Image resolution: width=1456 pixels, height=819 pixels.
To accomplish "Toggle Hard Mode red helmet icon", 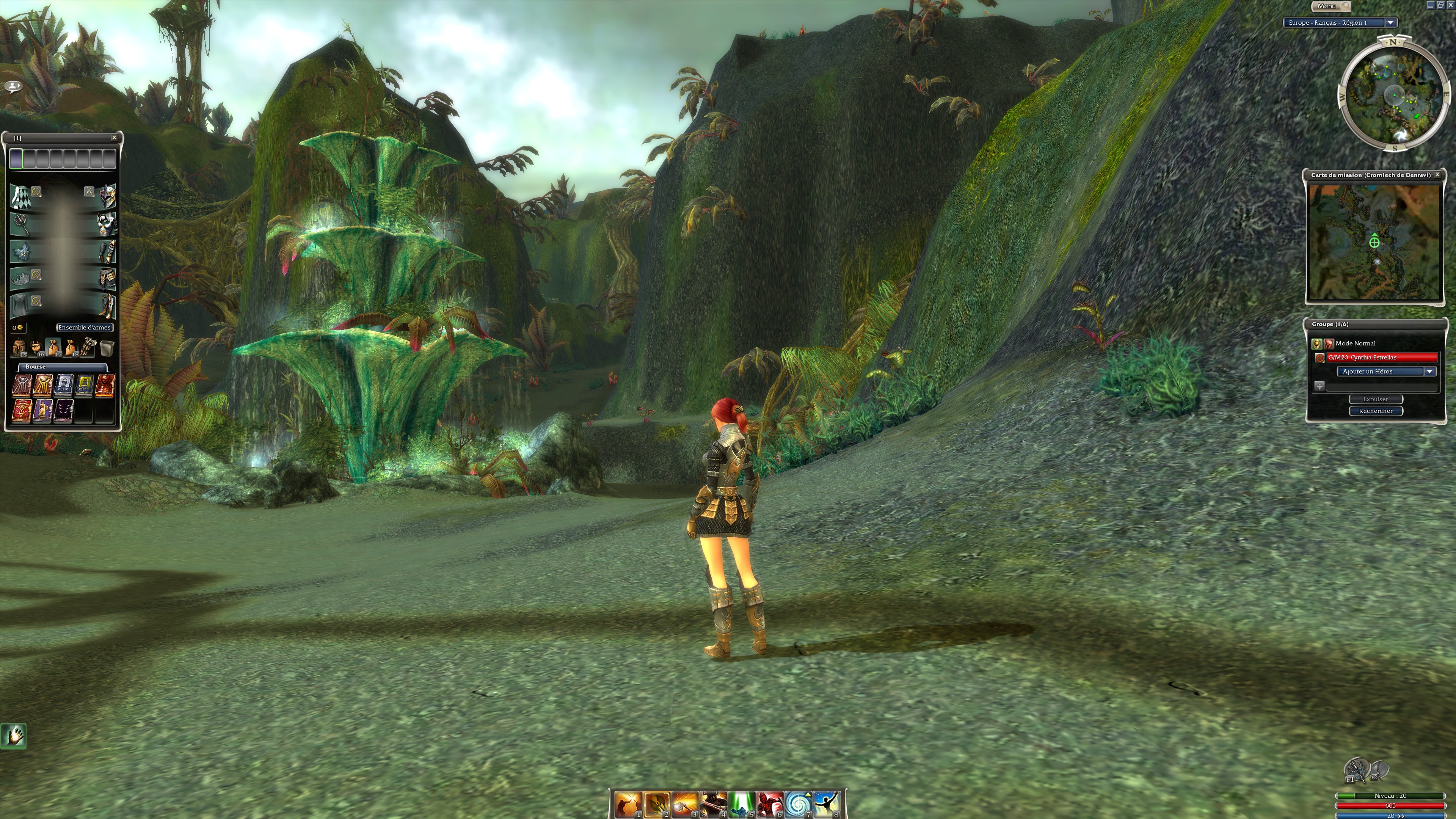I will tap(1329, 343).
